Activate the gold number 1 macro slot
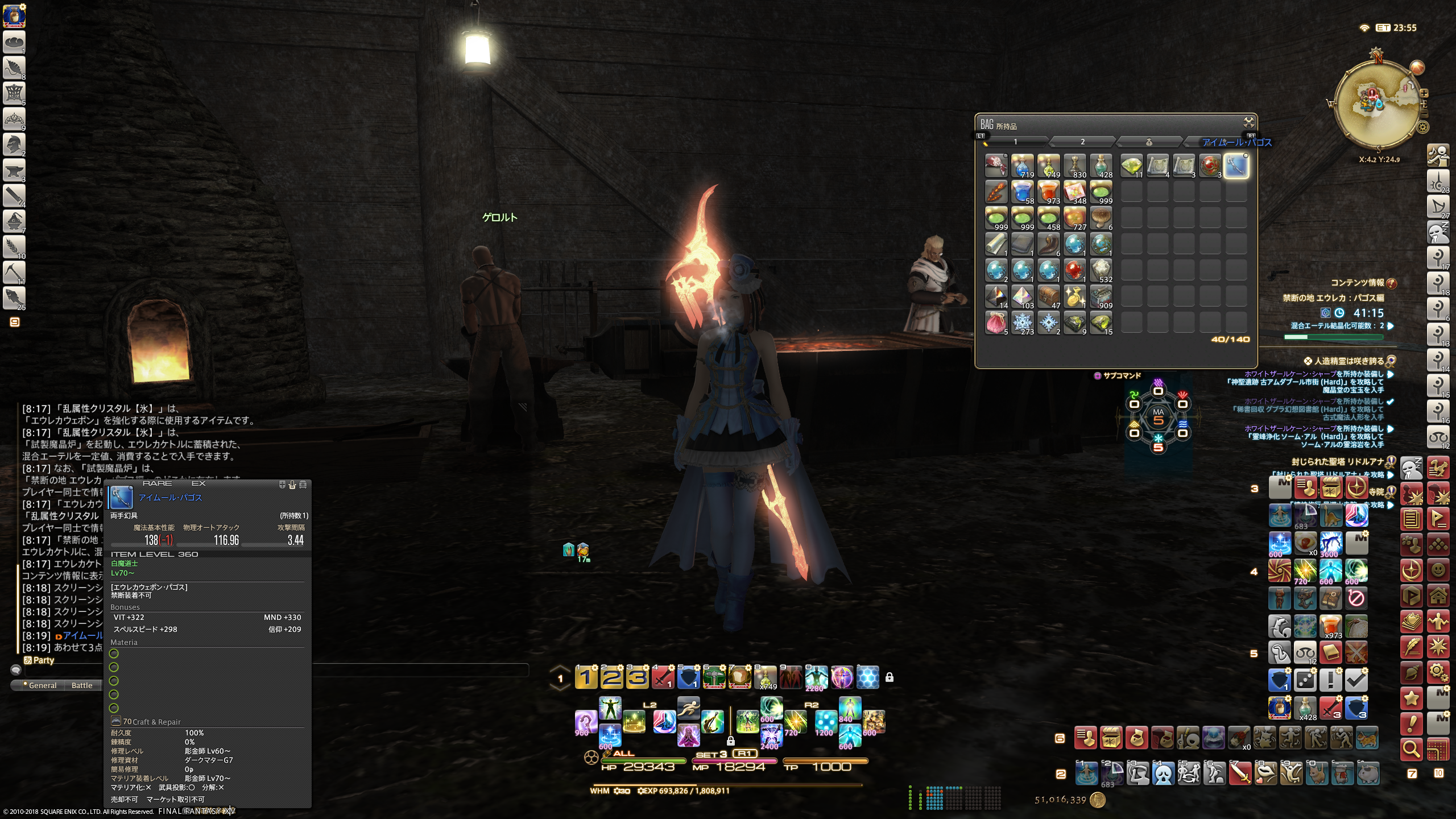The height and width of the screenshot is (819, 1456). click(586, 677)
